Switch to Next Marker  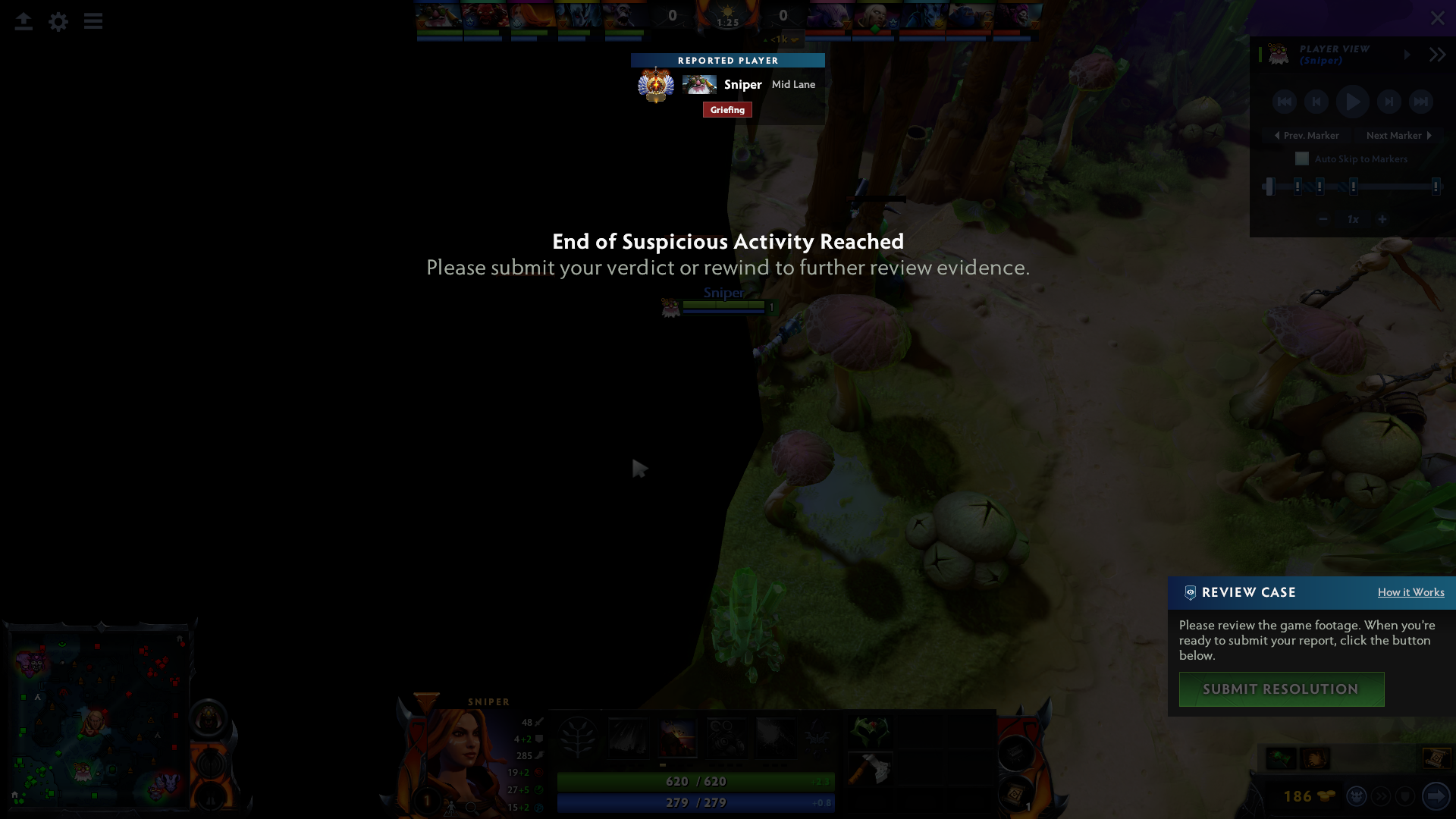coord(1398,135)
